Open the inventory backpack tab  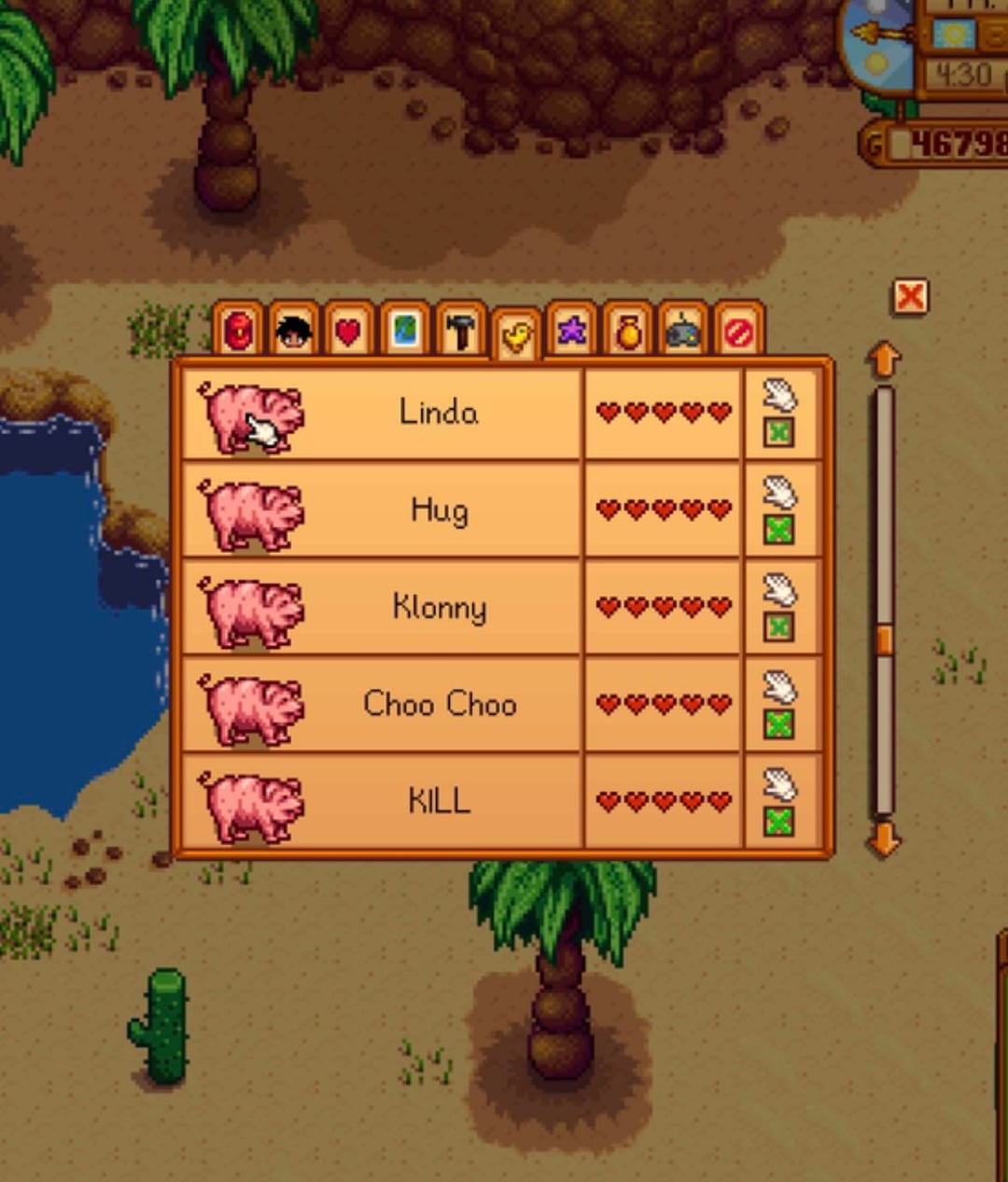[239, 331]
